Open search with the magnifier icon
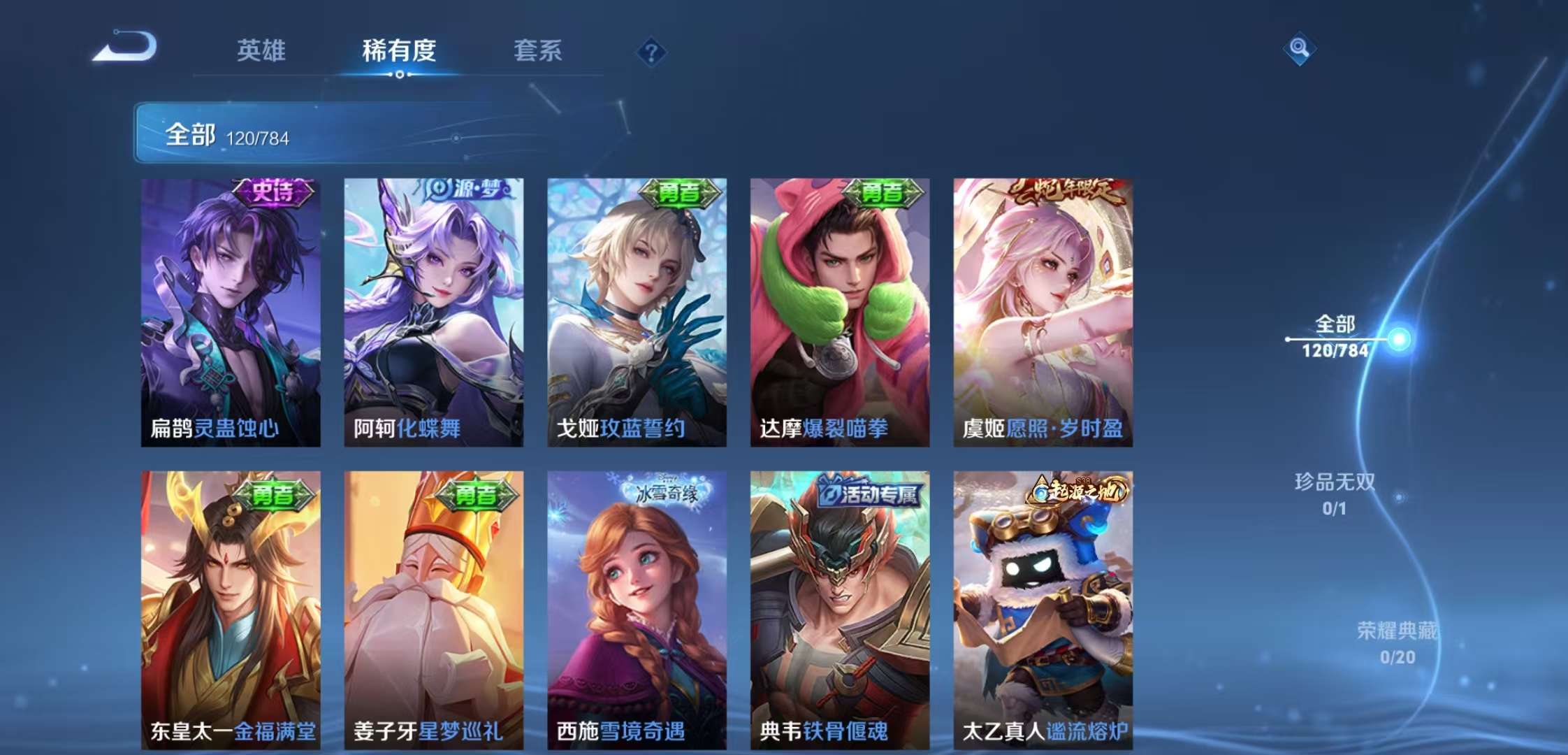Screen dimensions: 1568x755 point(1300,49)
